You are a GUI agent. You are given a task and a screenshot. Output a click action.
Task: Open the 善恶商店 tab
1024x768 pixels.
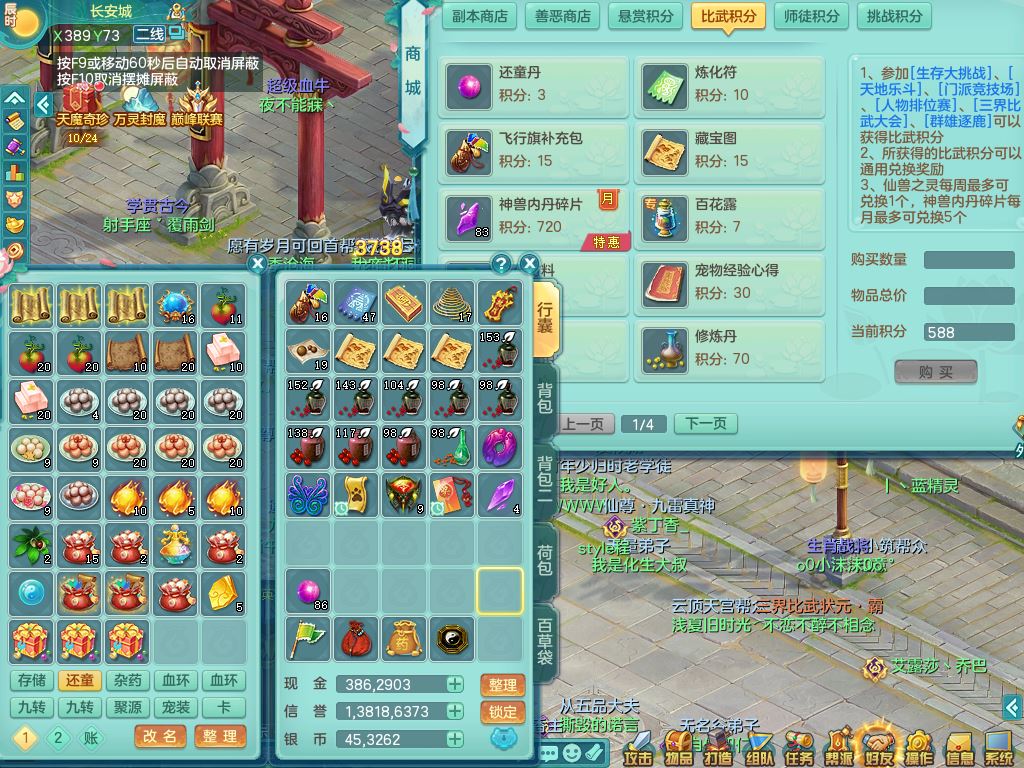[563, 16]
